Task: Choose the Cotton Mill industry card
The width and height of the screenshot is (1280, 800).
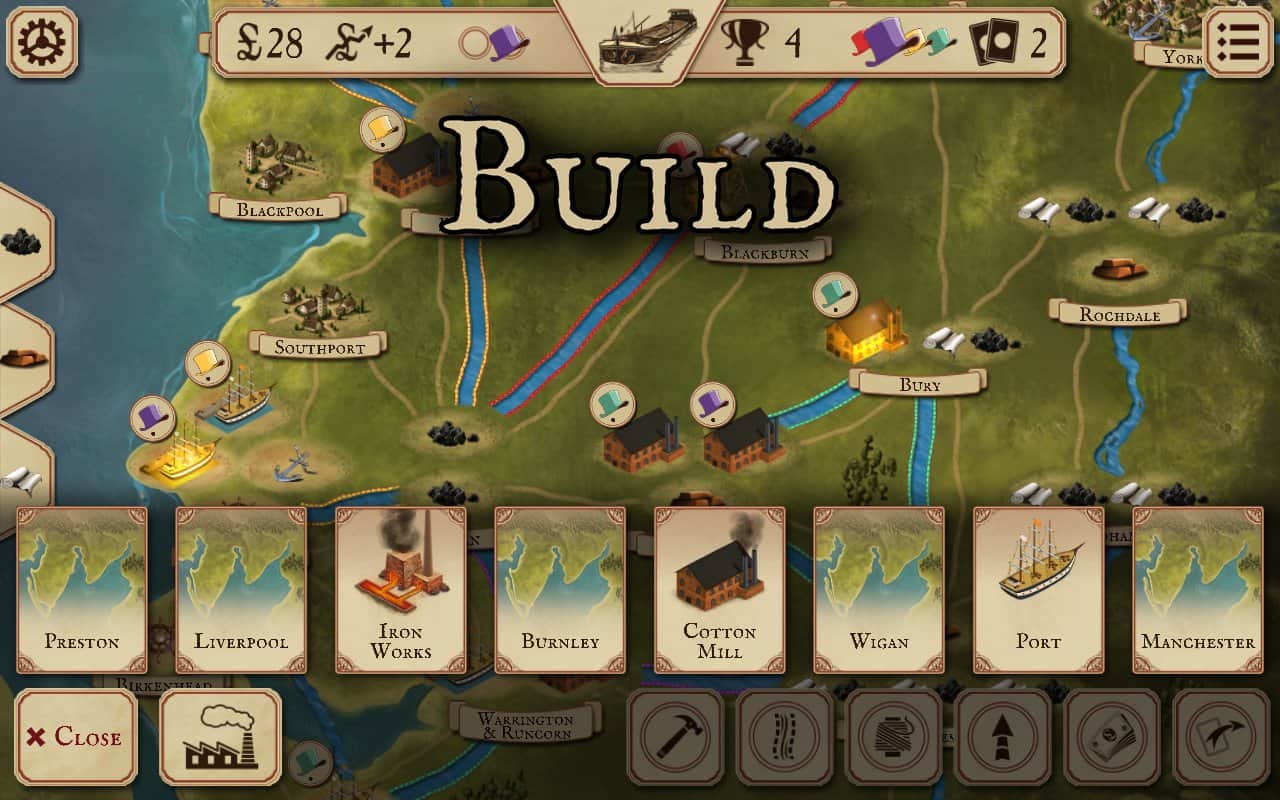Action: coord(720,590)
